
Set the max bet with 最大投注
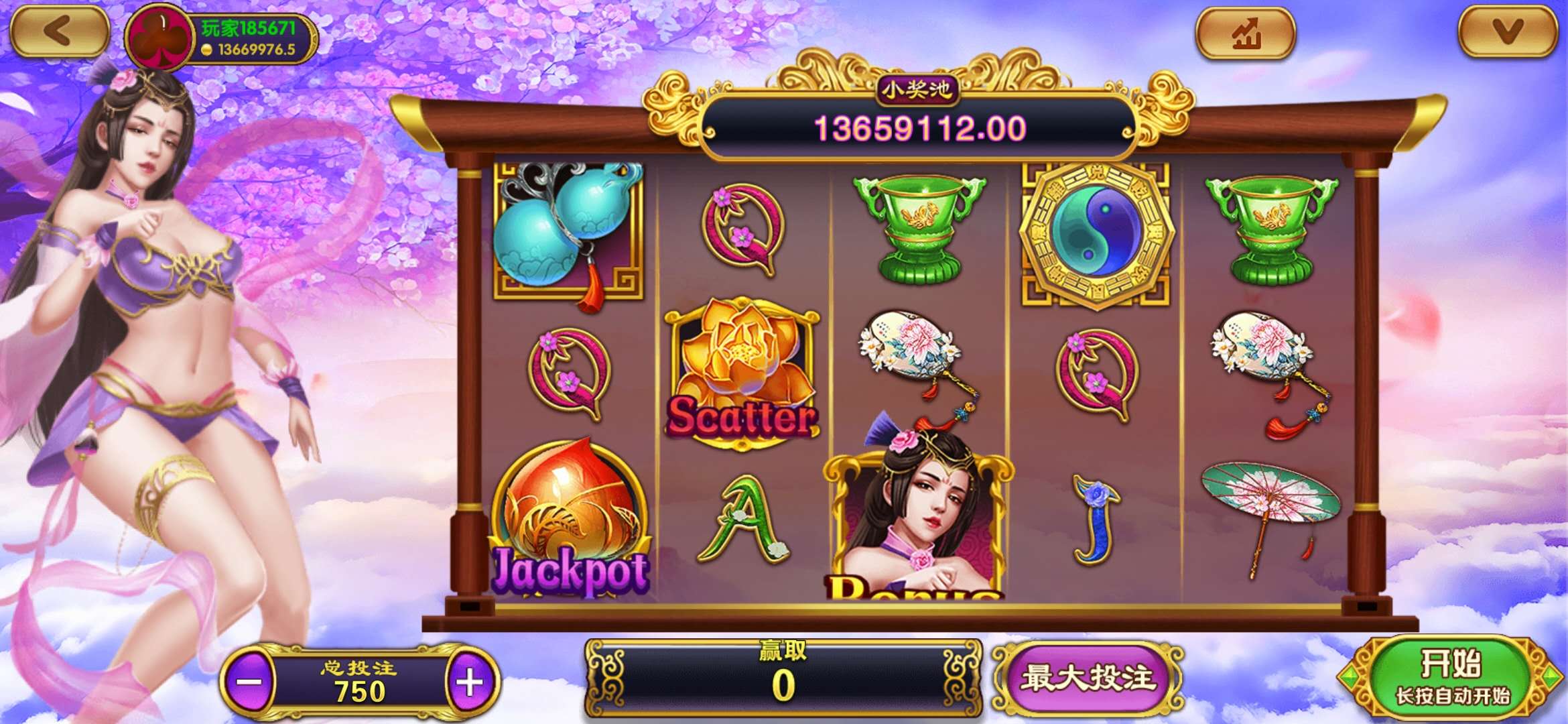(x=1088, y=678)
